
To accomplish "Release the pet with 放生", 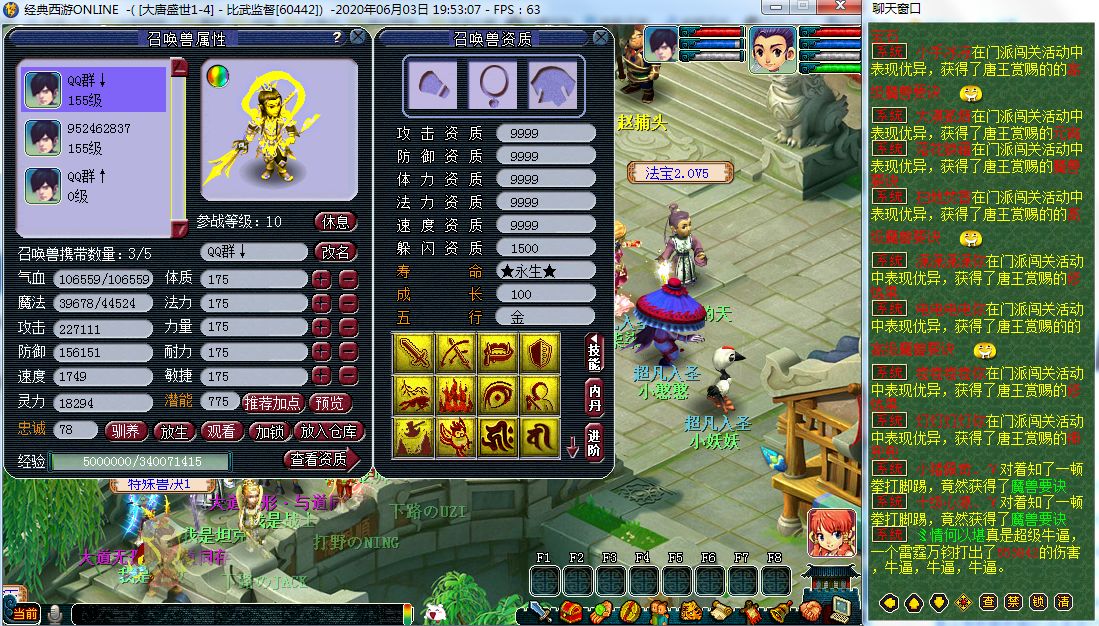I will click(175, 431).
